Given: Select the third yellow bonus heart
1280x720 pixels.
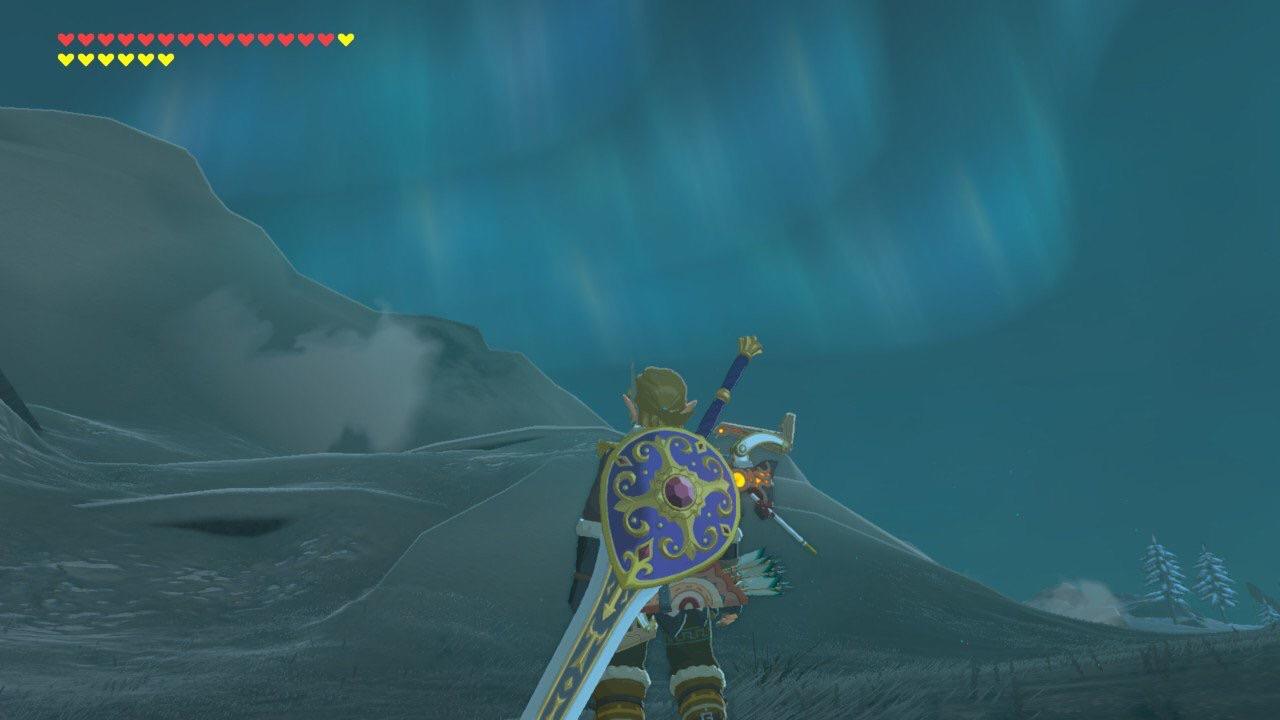Looking at the screenshot, I should 105,58.
